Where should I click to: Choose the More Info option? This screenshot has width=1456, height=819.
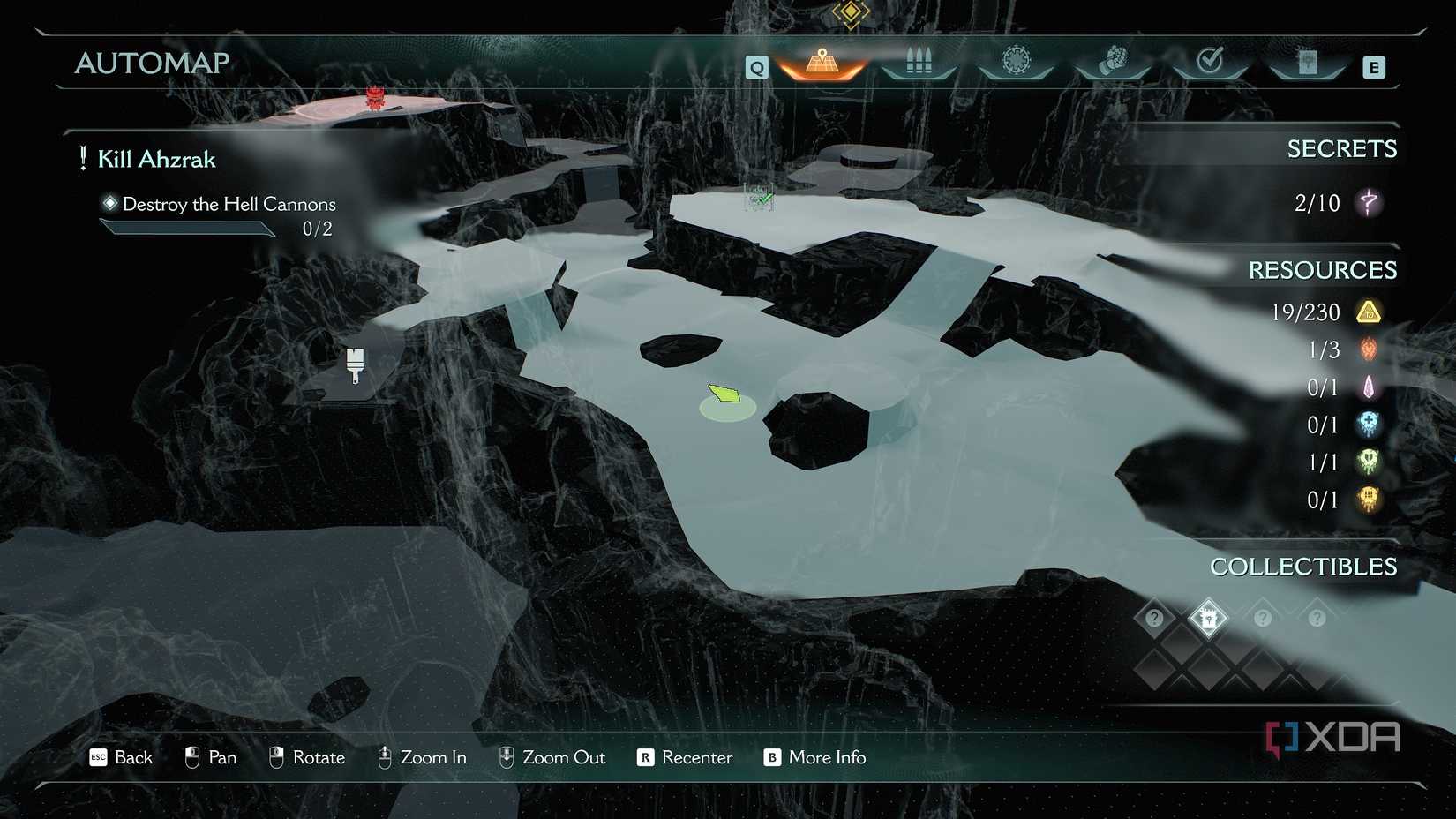814,758
